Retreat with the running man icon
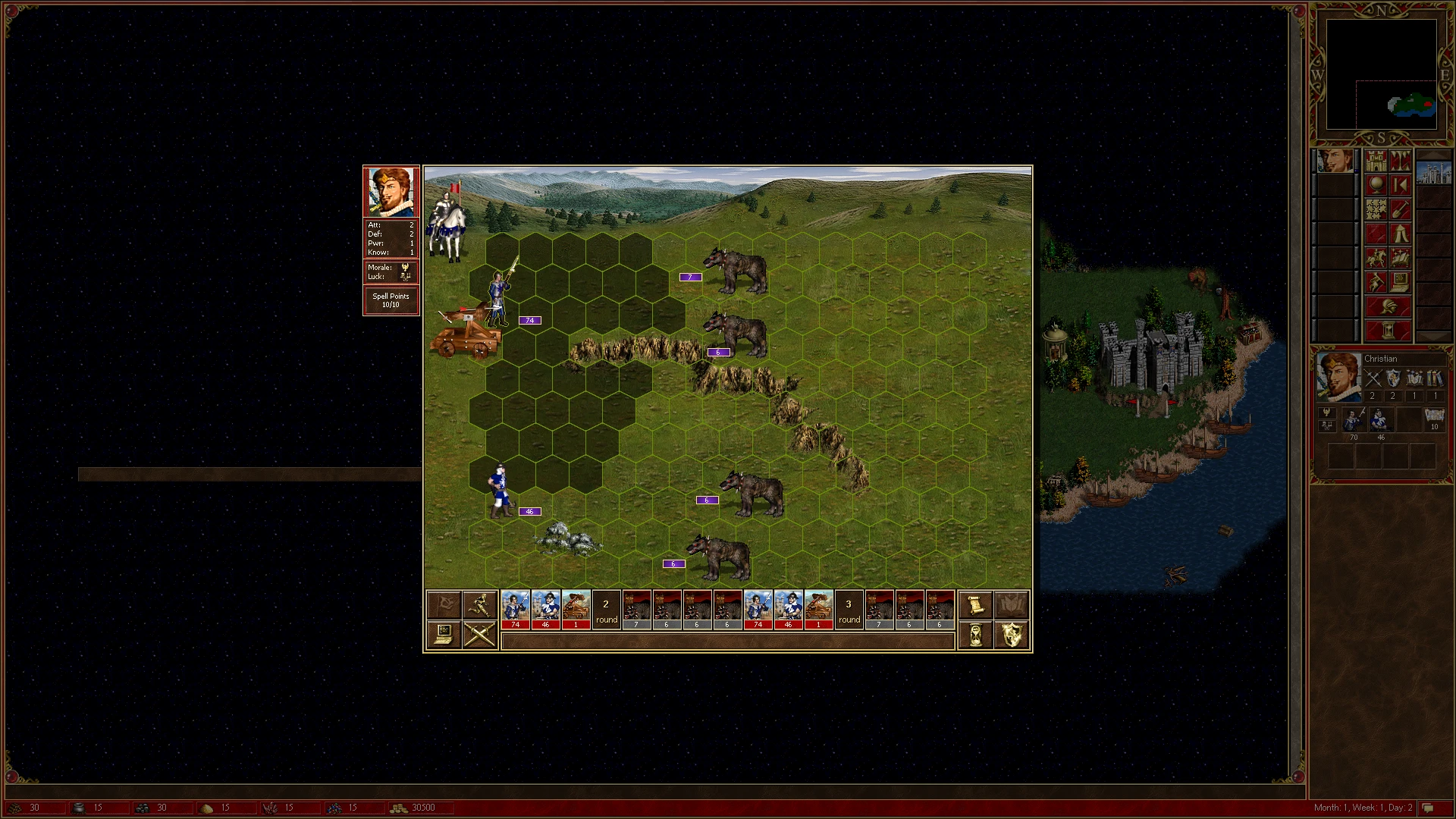The width and height of the screenshot is (1456, 819). 480,604
